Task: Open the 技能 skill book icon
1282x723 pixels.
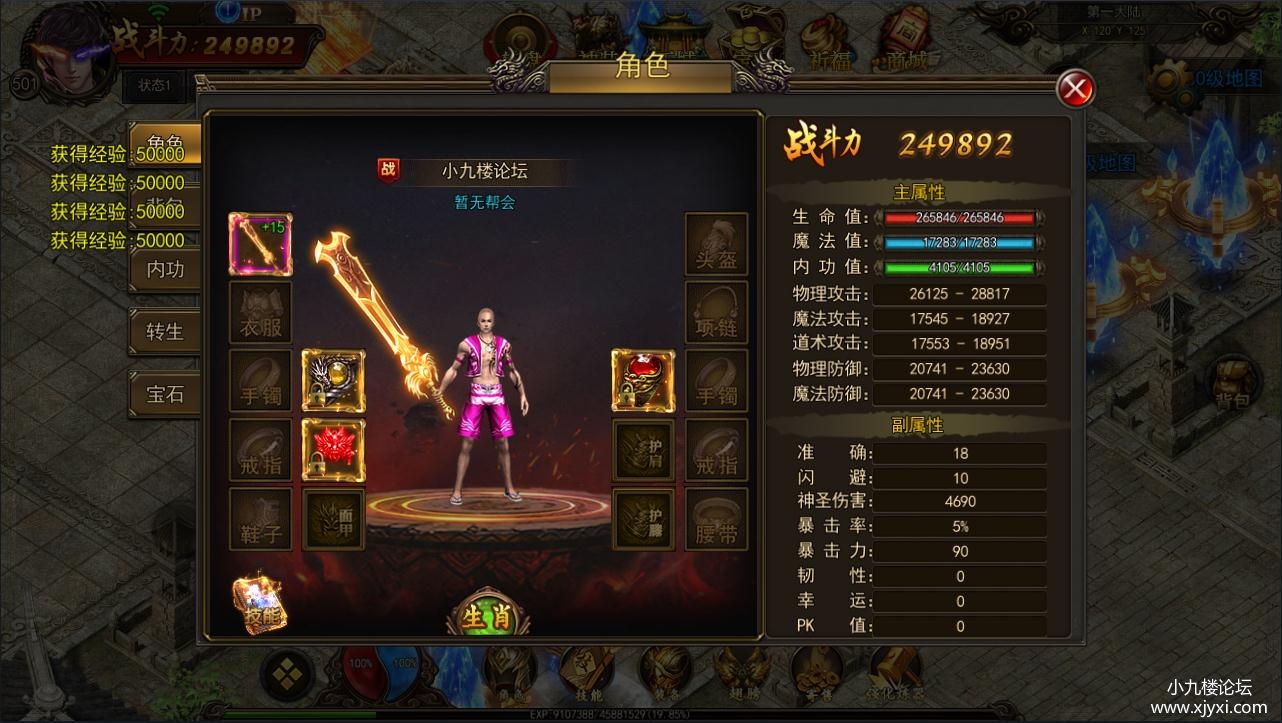Action: (x=261, y=607)
